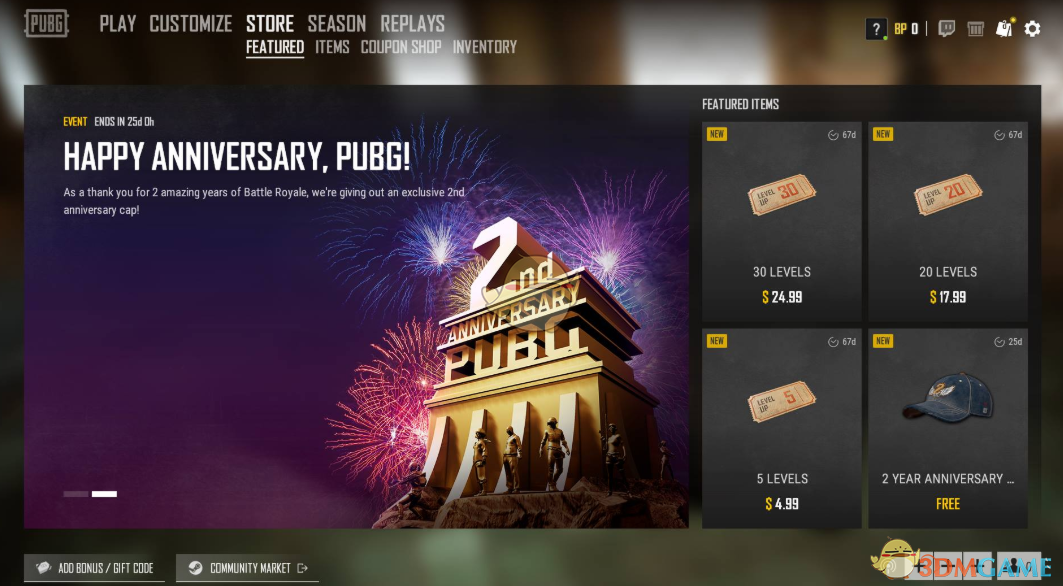Switch to the Featured store tab

pos(275,47)
